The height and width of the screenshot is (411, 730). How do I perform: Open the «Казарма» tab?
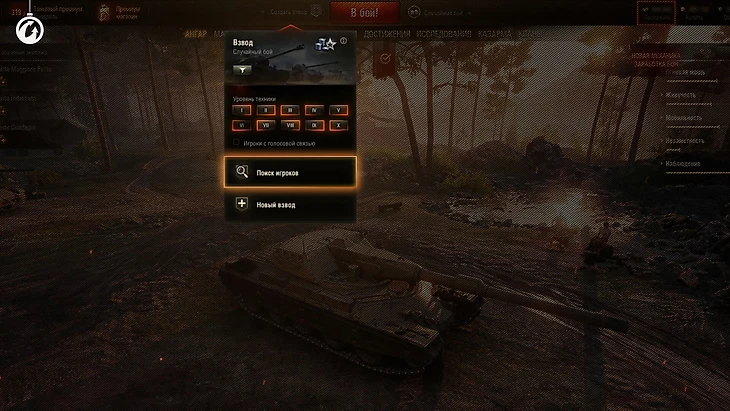tap(496, 34)
